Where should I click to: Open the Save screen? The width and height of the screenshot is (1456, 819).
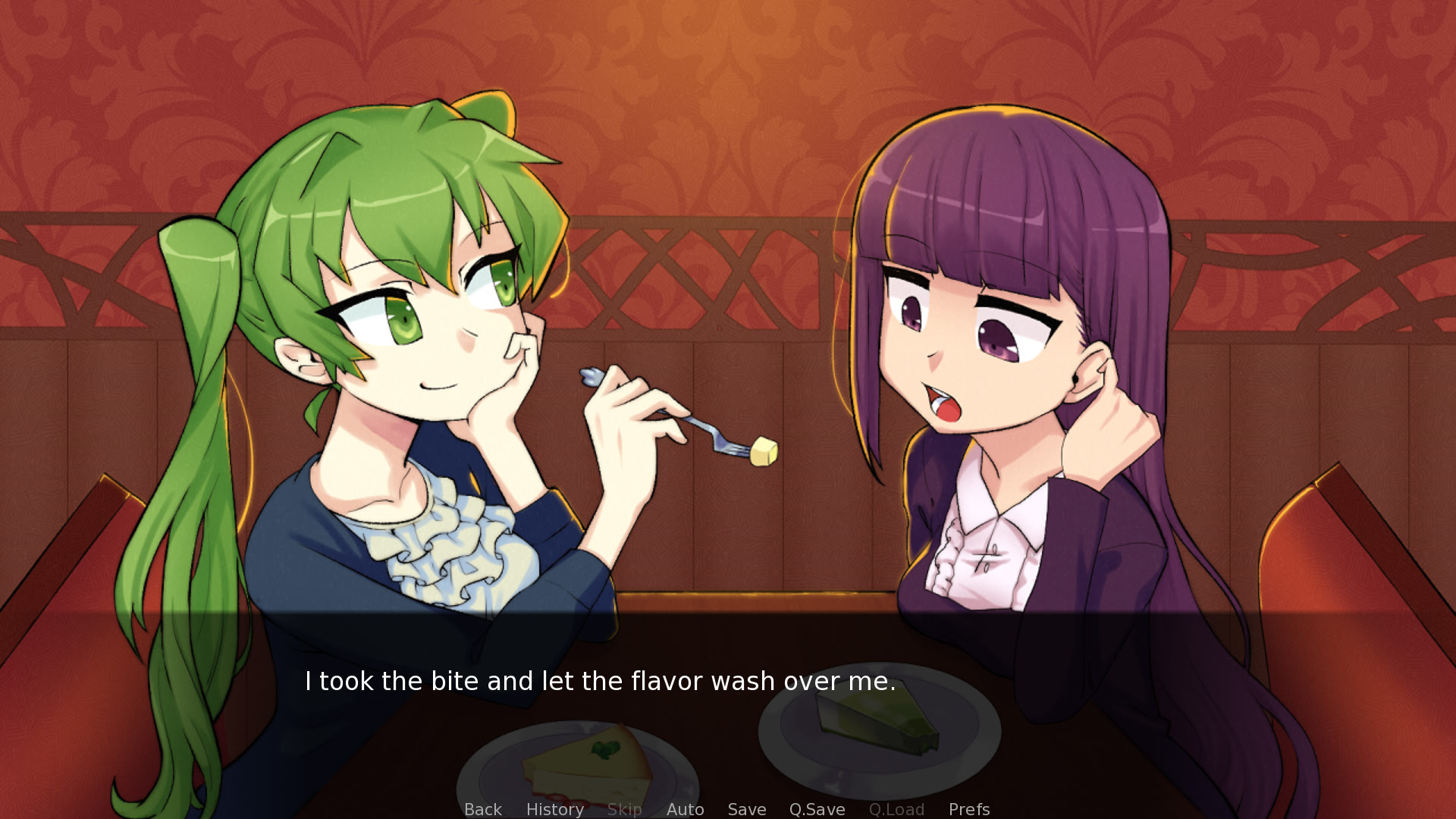[x=746, y=809]
